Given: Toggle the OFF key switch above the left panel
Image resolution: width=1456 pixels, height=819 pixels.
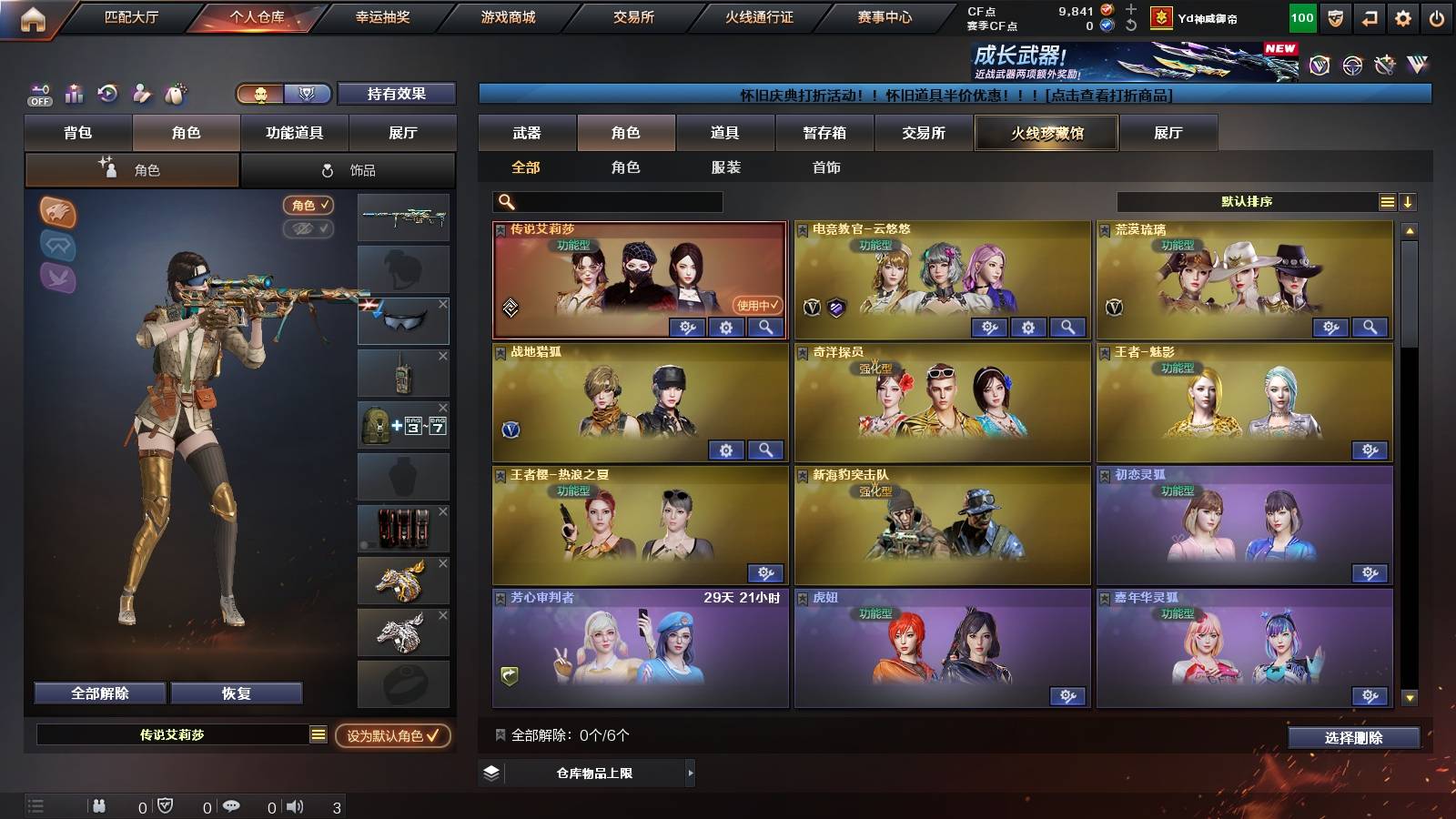Looking at the screenshot, I should tap(38, 94).
